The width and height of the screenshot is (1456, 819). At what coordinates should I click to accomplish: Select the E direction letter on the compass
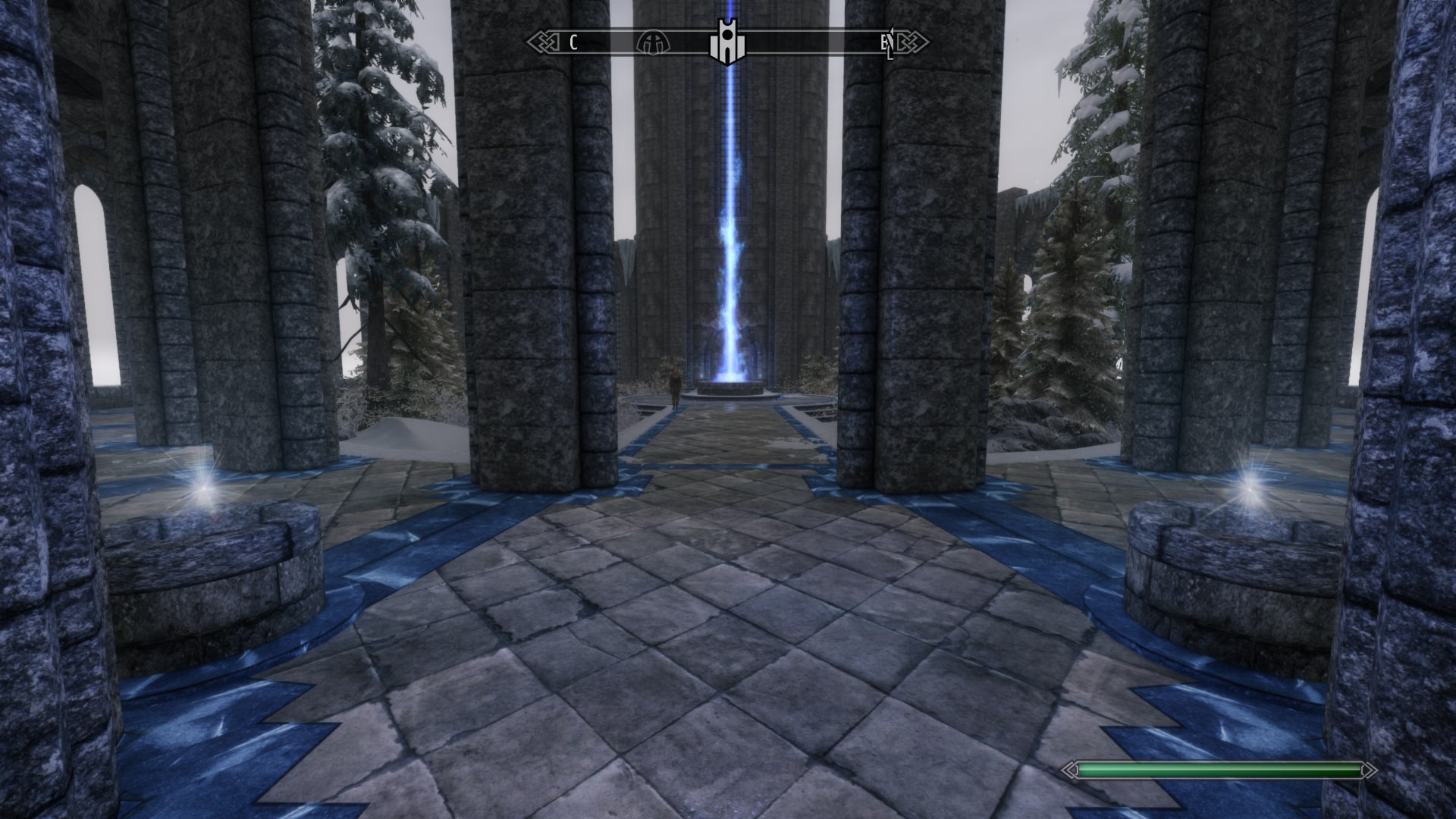tap(884, 43)
